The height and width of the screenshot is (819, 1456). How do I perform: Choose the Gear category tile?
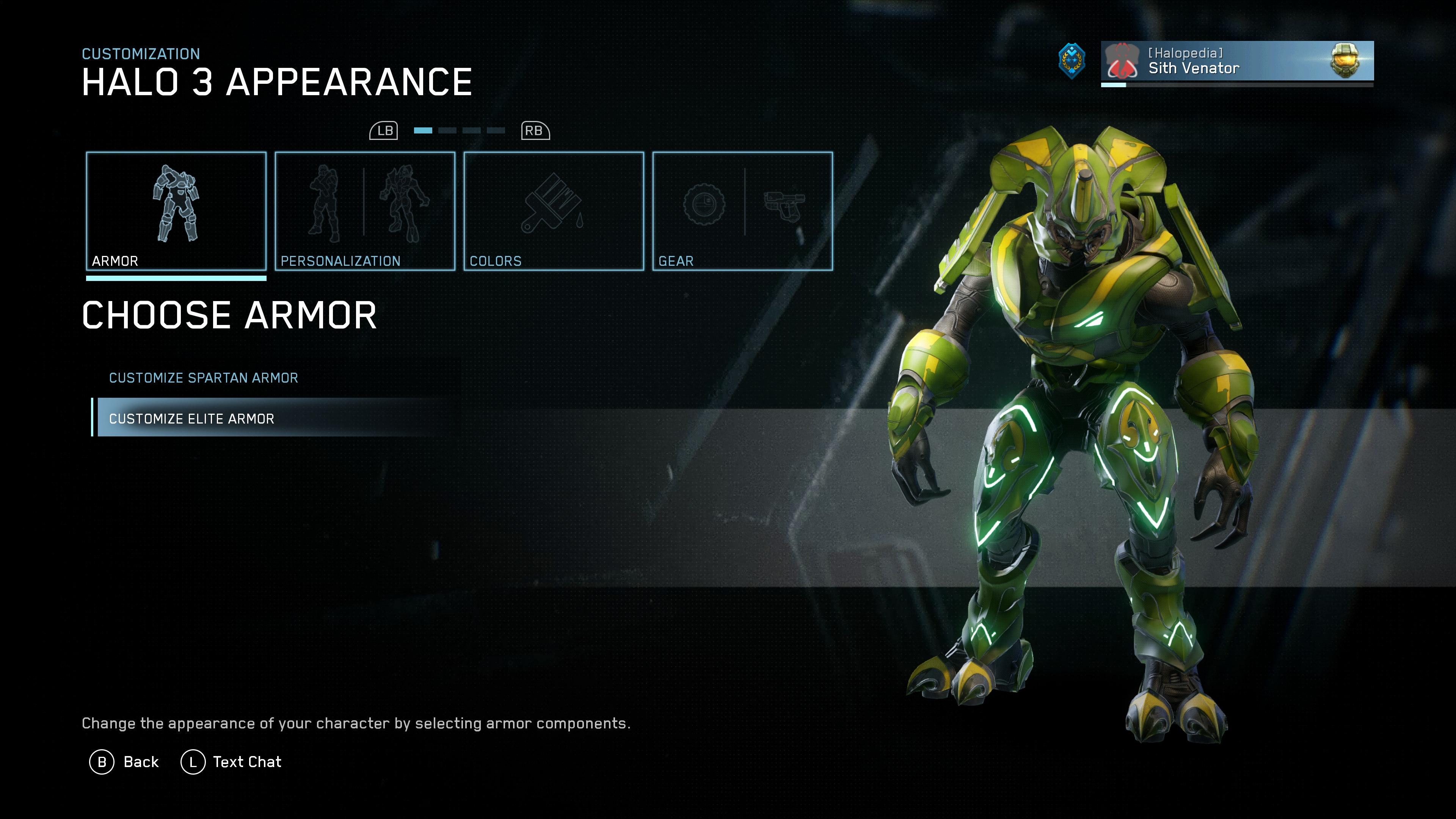[742, 211]
